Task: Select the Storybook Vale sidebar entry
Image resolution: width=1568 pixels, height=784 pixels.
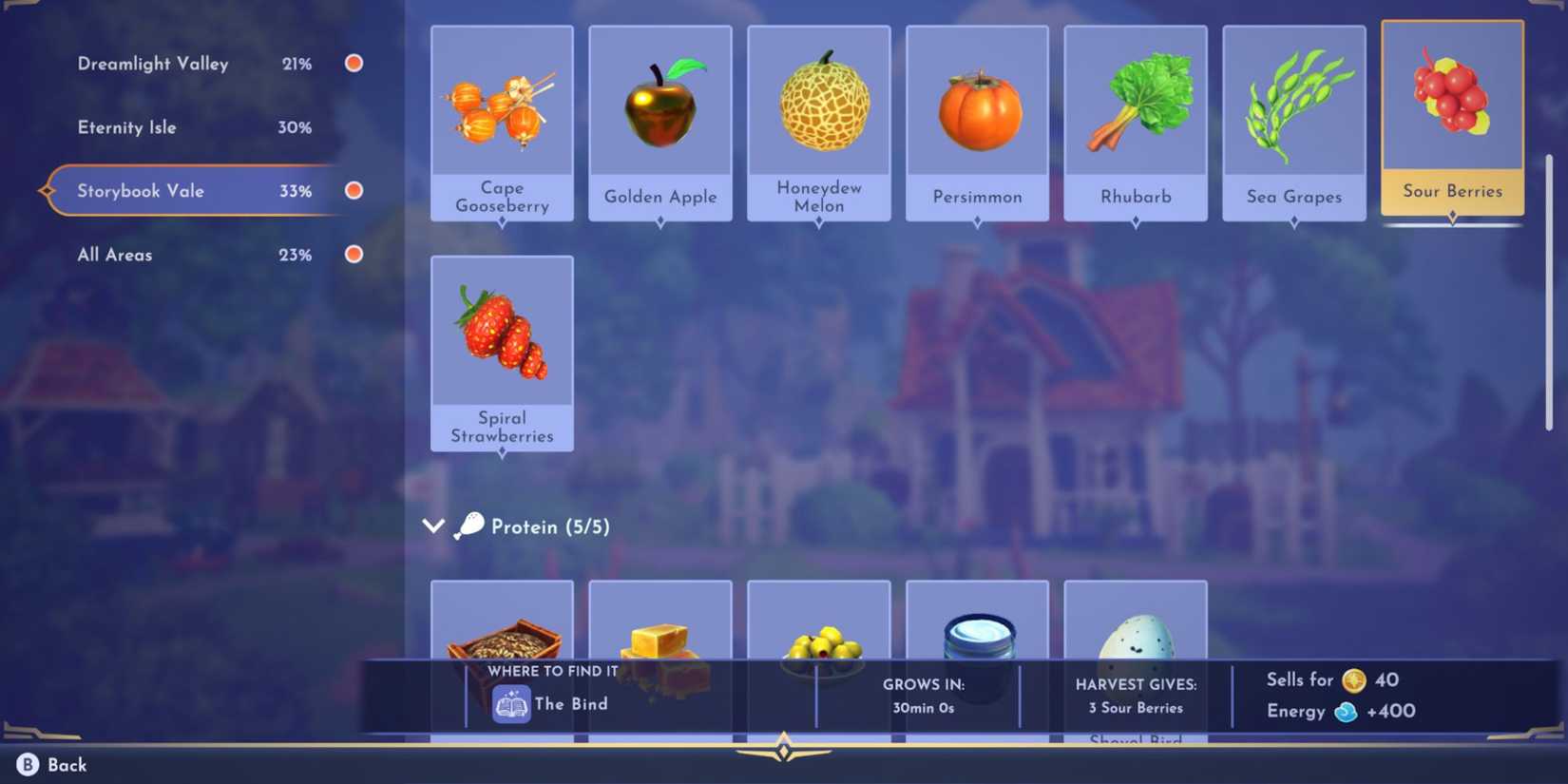Action: click(141, 190)
